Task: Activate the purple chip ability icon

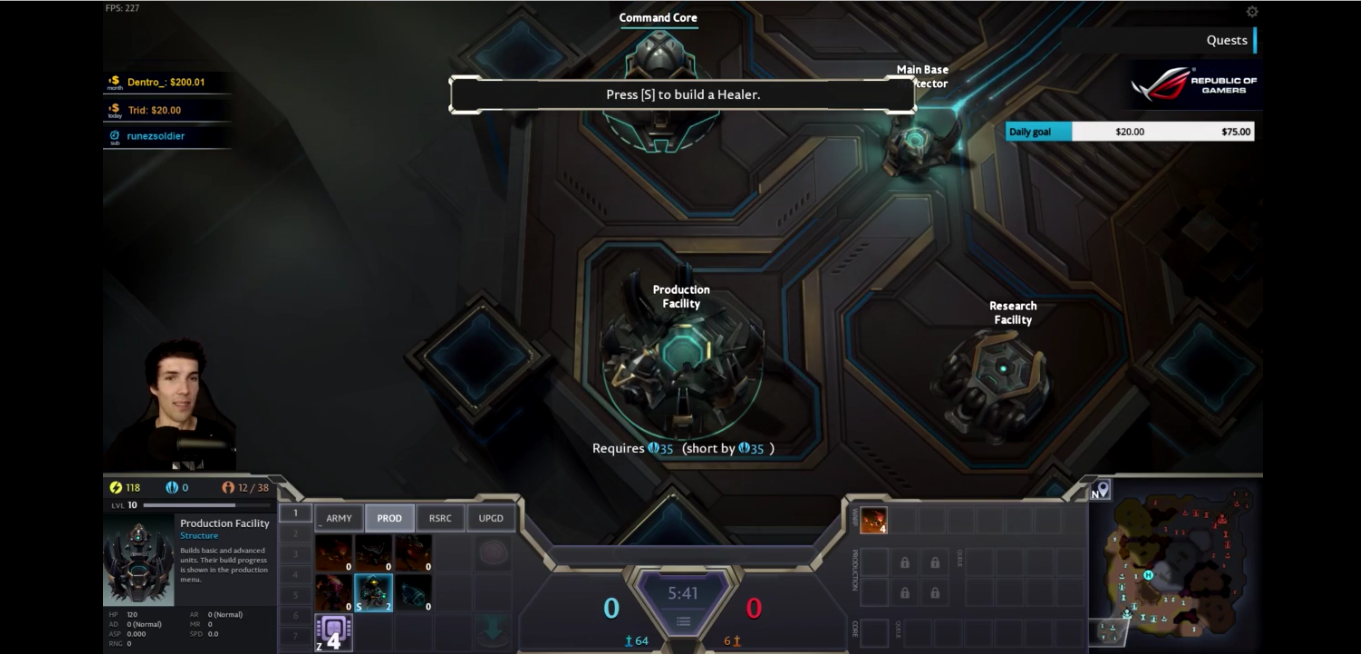Action: click(333, 633)
